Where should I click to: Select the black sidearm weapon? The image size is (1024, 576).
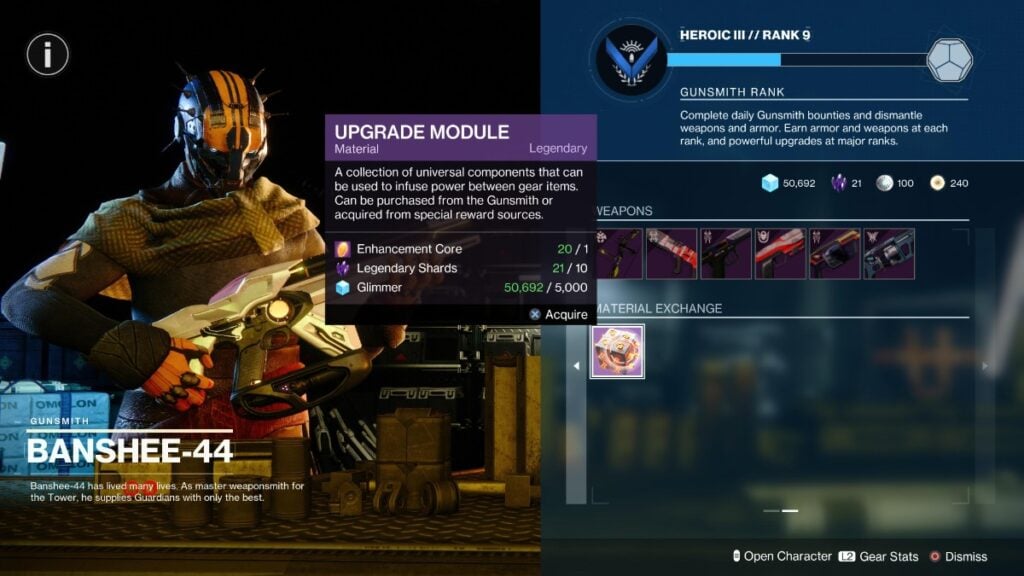(726, 253)
